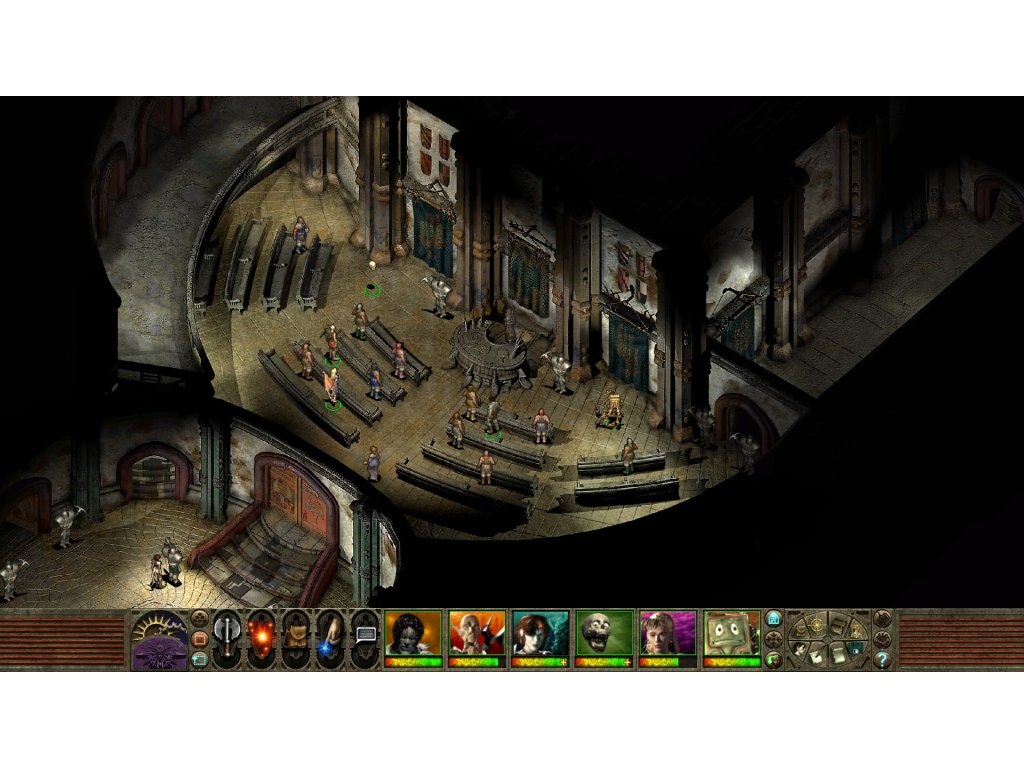Choose the box-headed Nordom portrait
This screenshot has width=1024, height=768.
(731, 632)
